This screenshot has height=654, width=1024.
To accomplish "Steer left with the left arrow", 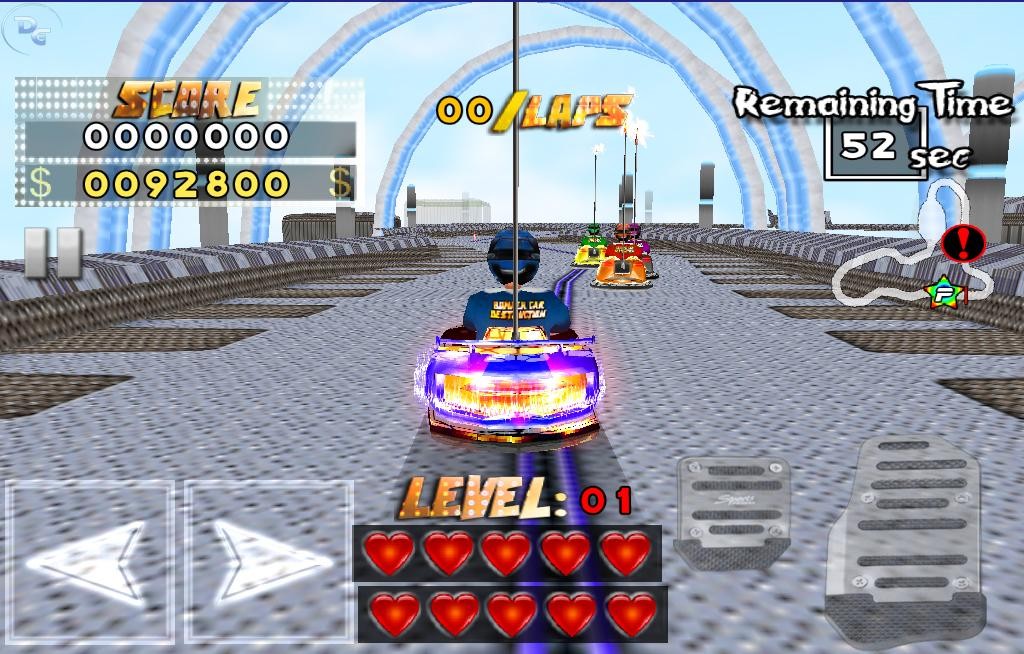I will pyautogui.click(x=89, y=561).
